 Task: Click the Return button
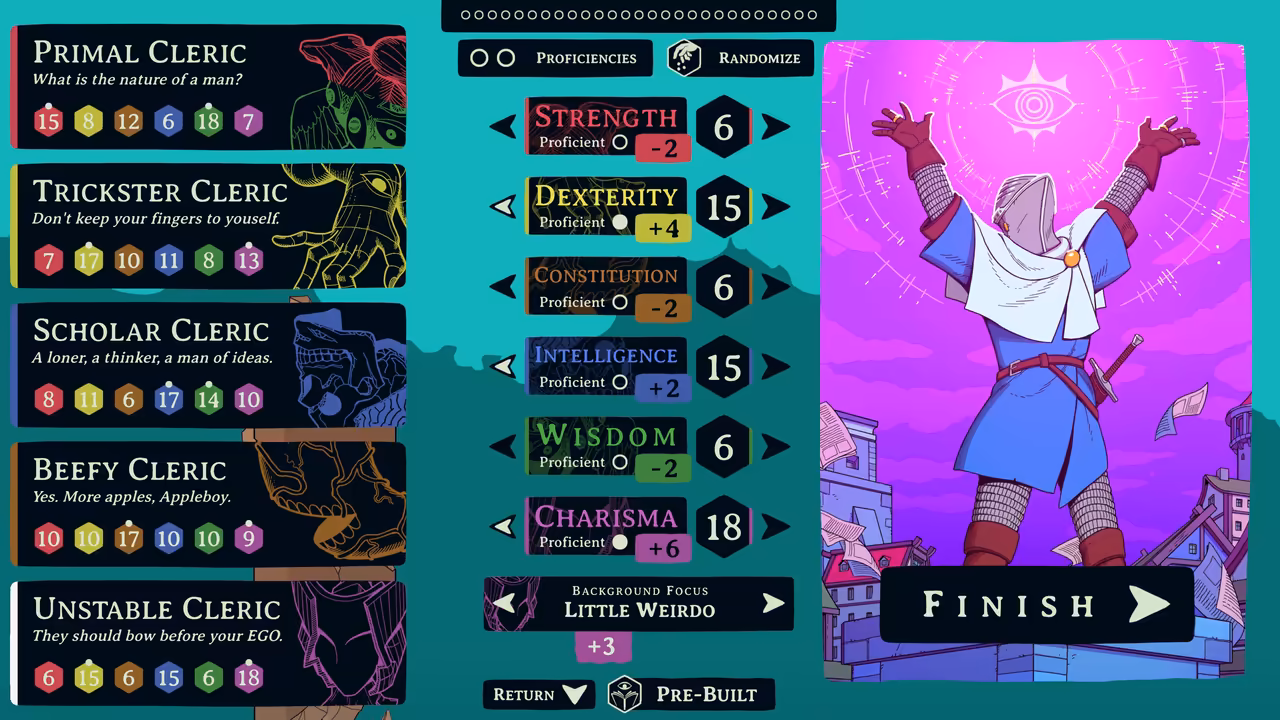[539, 695]
